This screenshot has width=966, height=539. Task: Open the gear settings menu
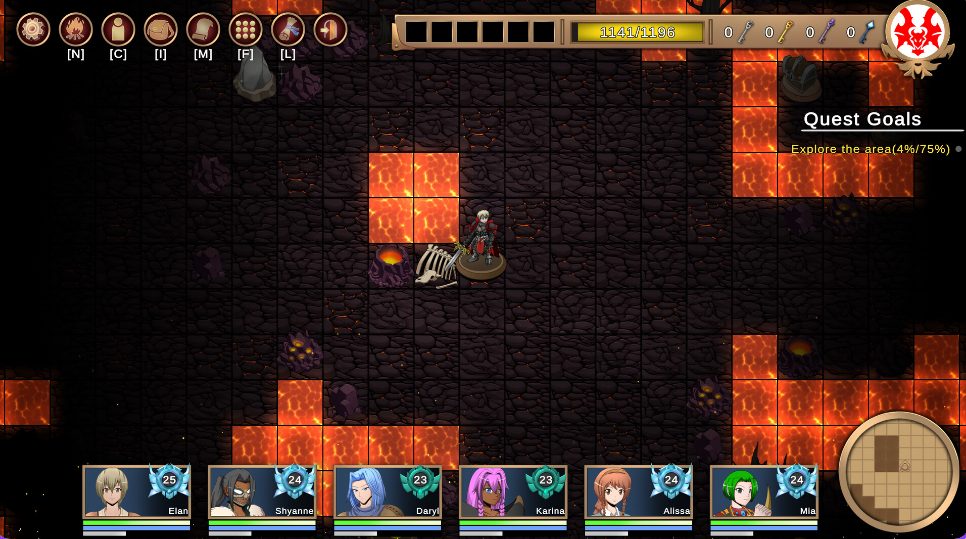33,29
